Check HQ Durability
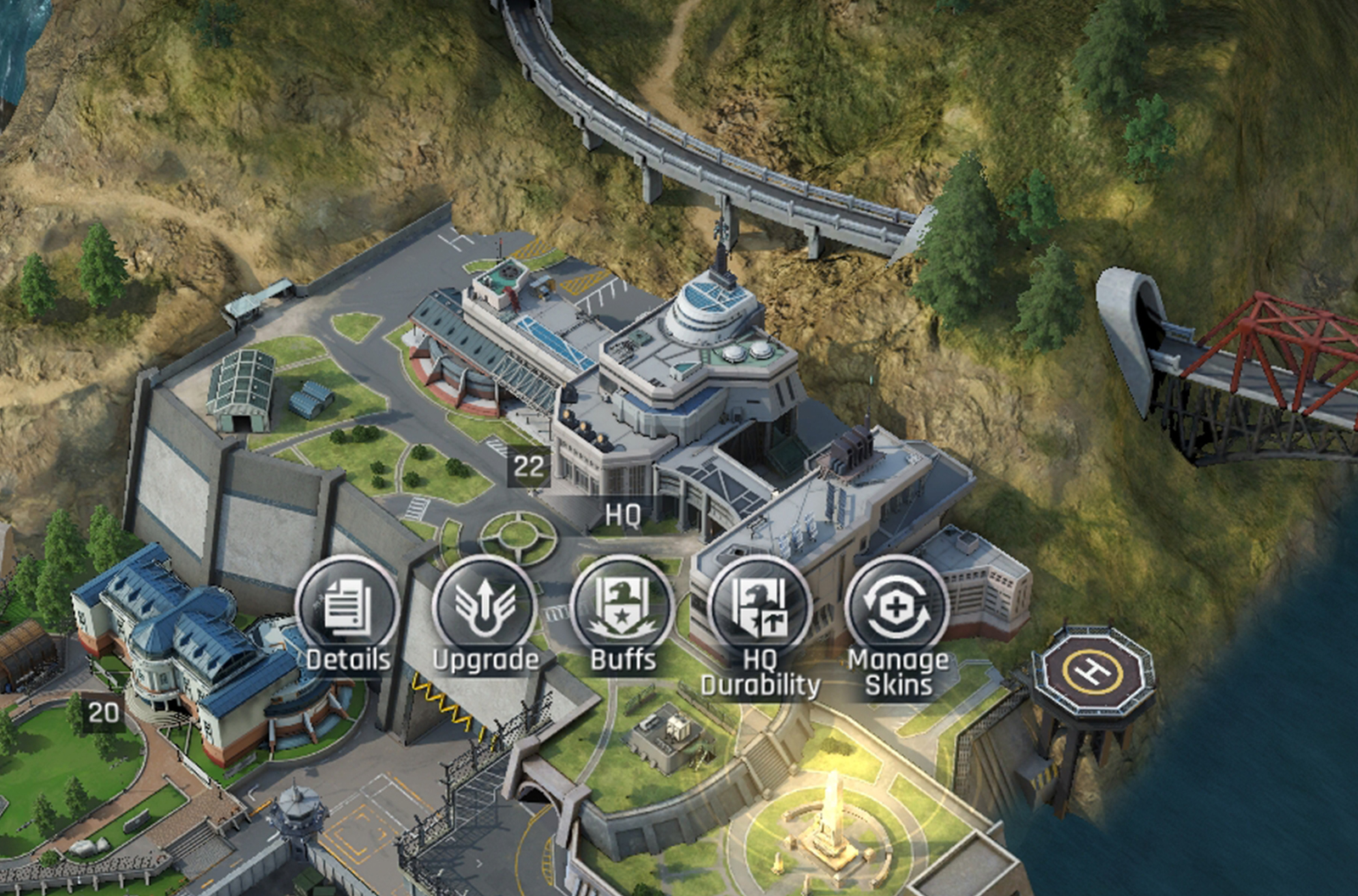The height and width of the screenshot is (896, 1358). click(760, 608)
